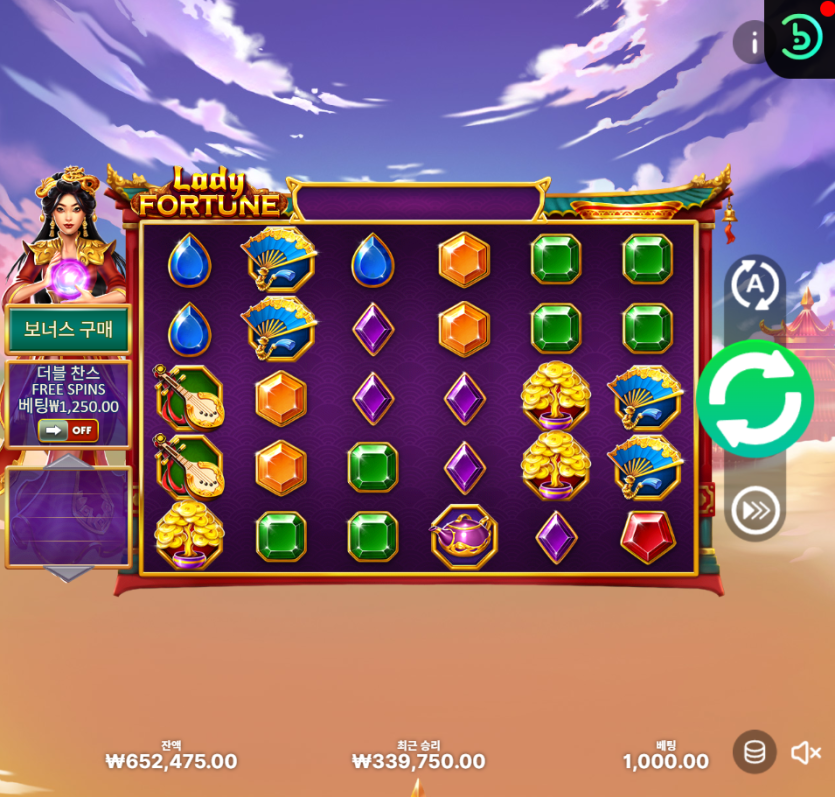This screenshot has height=797, width=835.
Task: Open the autoplay settings
Action: pyautogui.click(x=755, y=287)
